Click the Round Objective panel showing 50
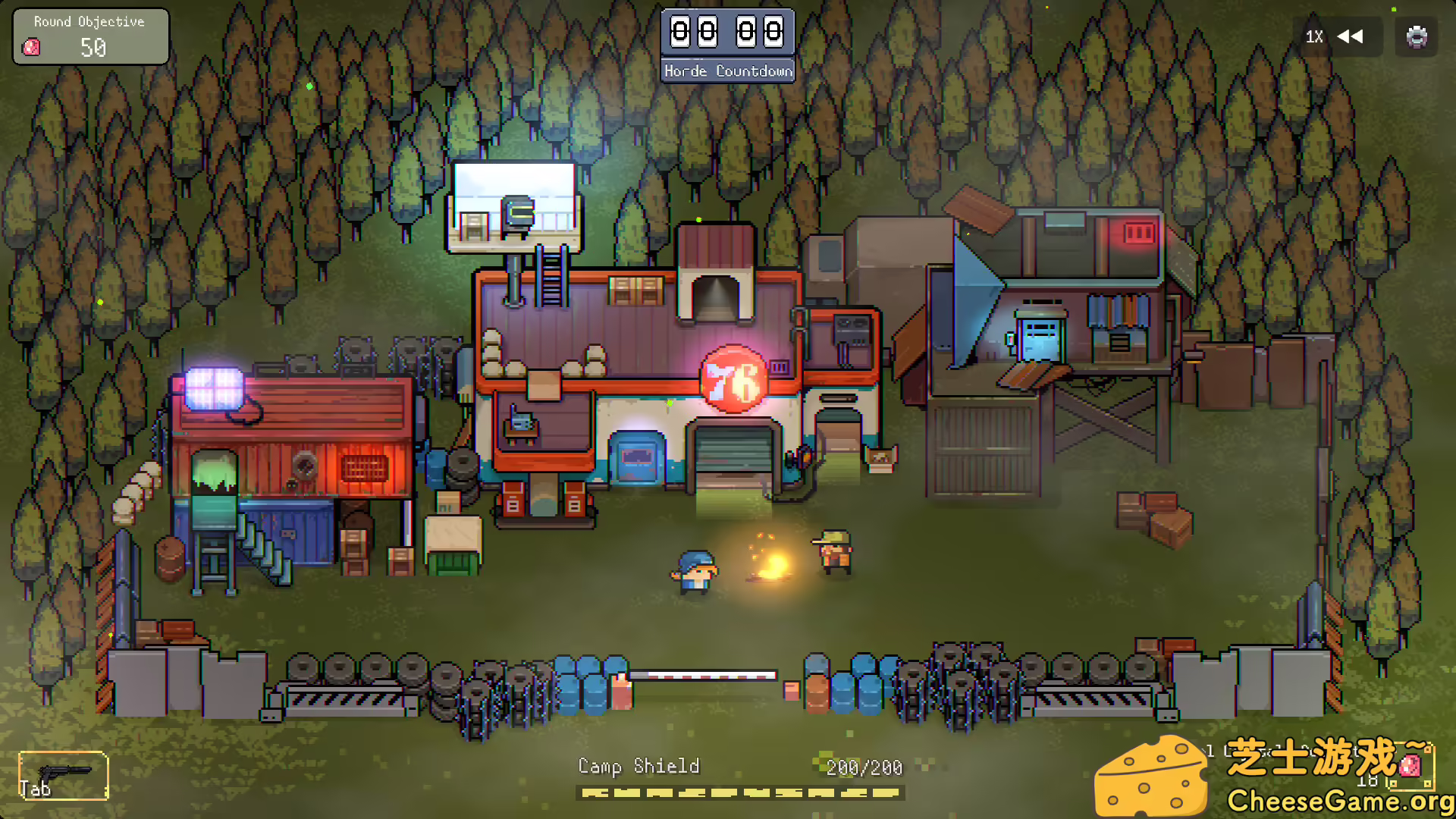 click(91, 36)
